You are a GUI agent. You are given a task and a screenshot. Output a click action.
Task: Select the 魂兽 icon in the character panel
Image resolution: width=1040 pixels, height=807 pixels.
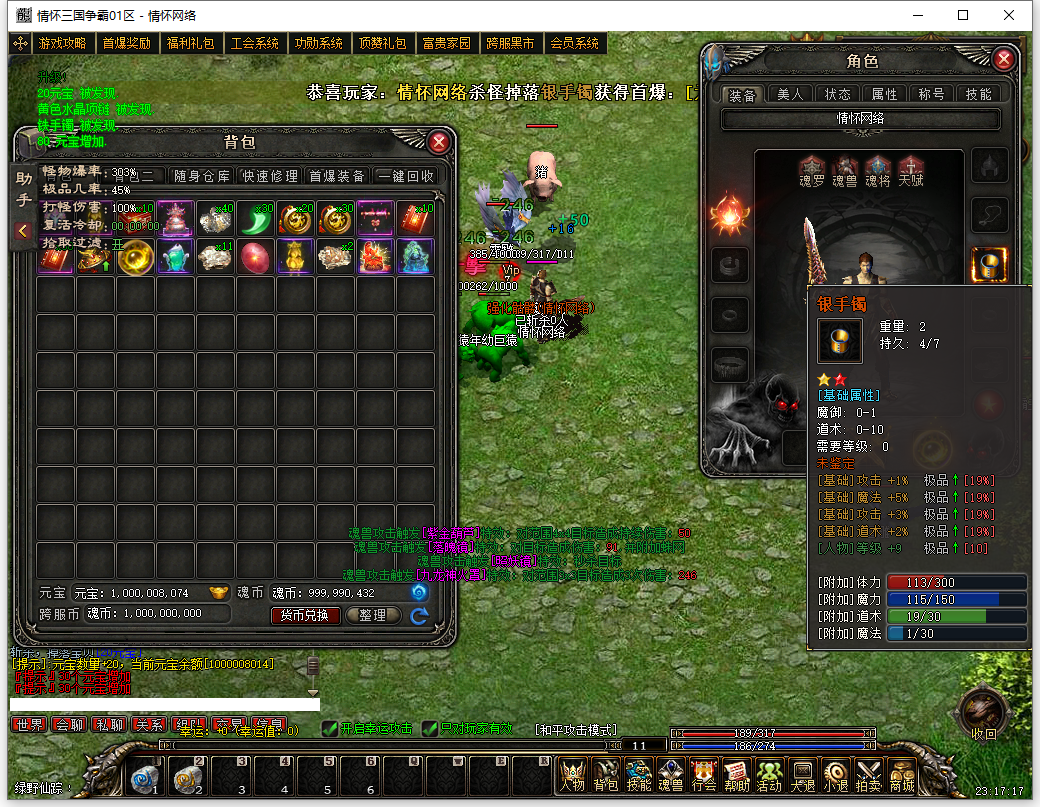(x=845, y=168)
